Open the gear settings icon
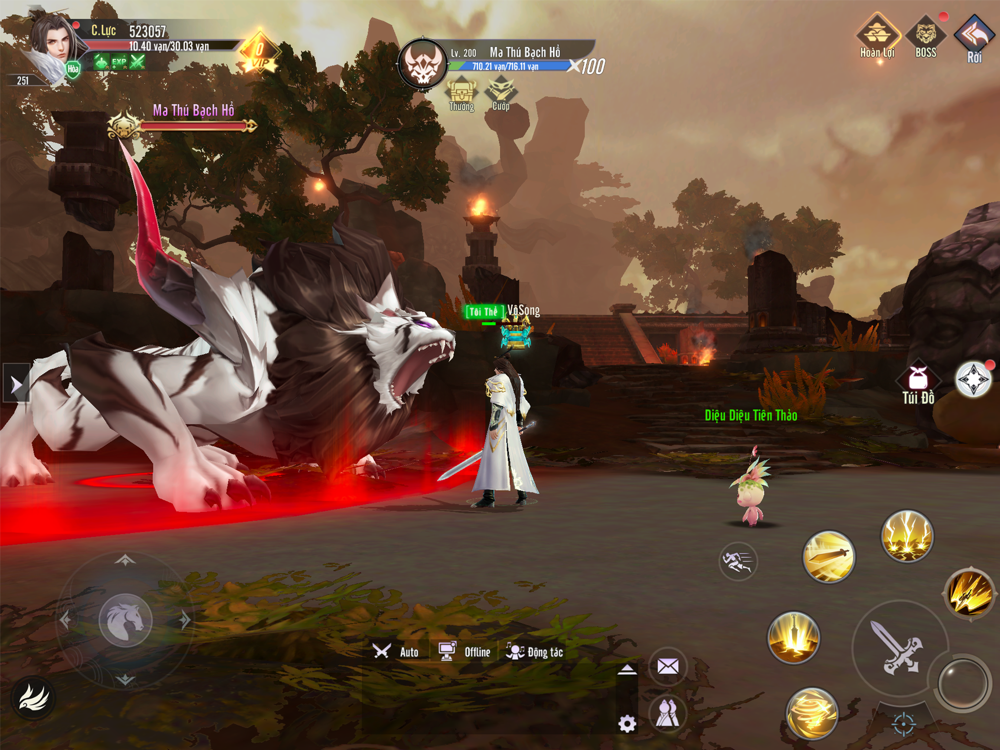Viewport: 1000px width, 750px height. pos(627,724)
